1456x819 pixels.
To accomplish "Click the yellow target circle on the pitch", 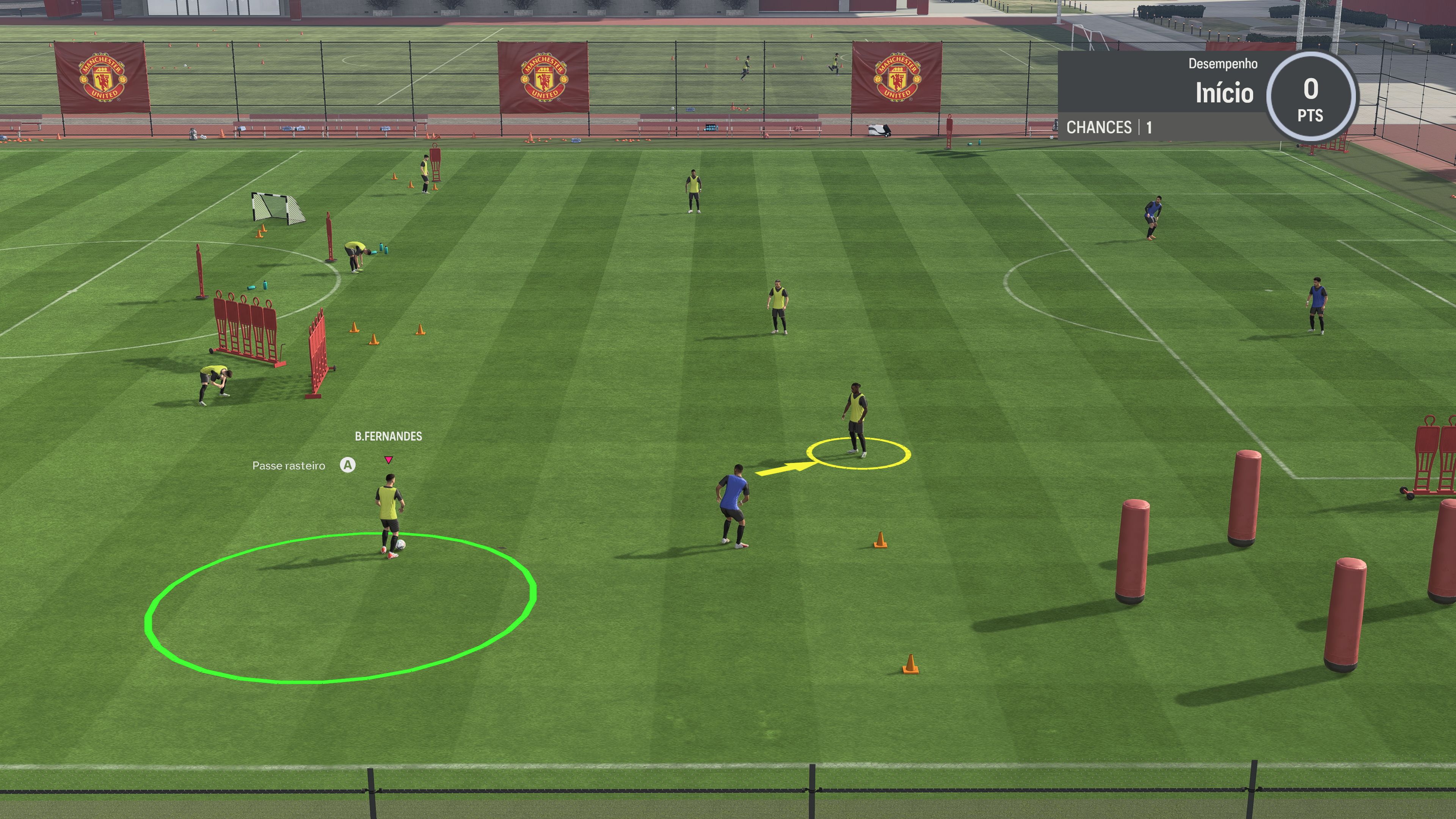I will [859, 454].
